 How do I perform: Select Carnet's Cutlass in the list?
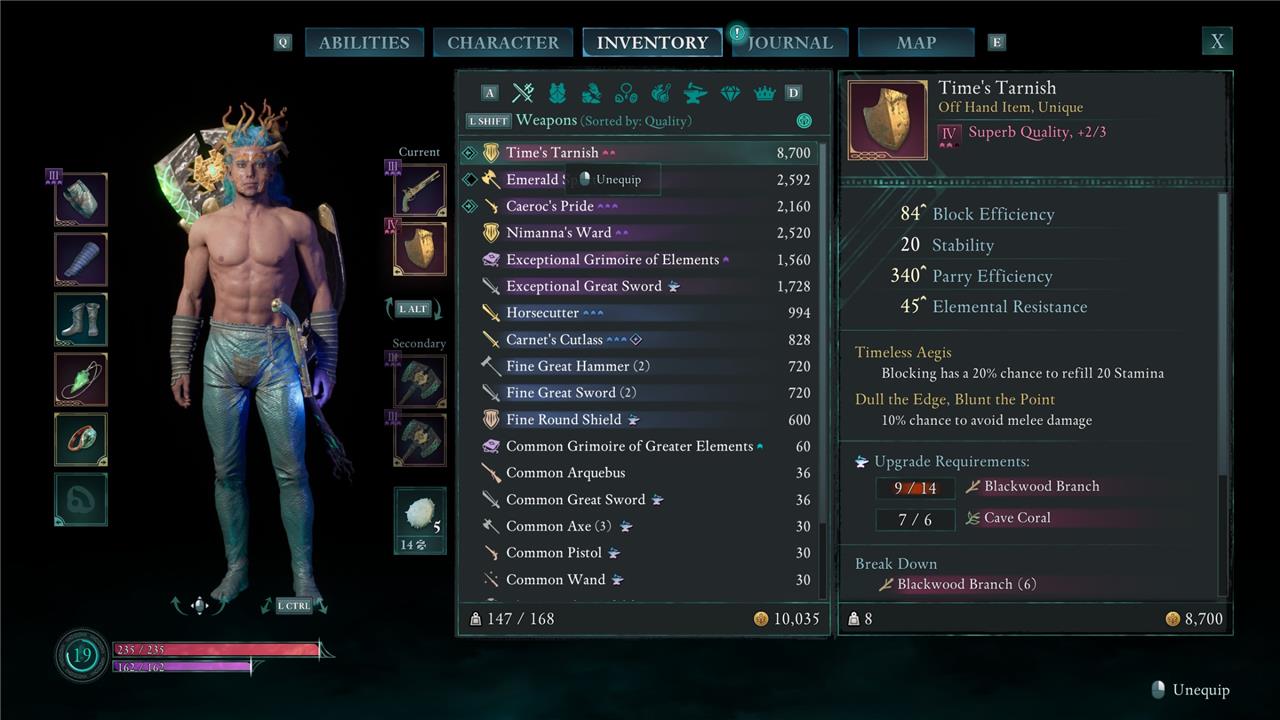[x=554, y=340]
